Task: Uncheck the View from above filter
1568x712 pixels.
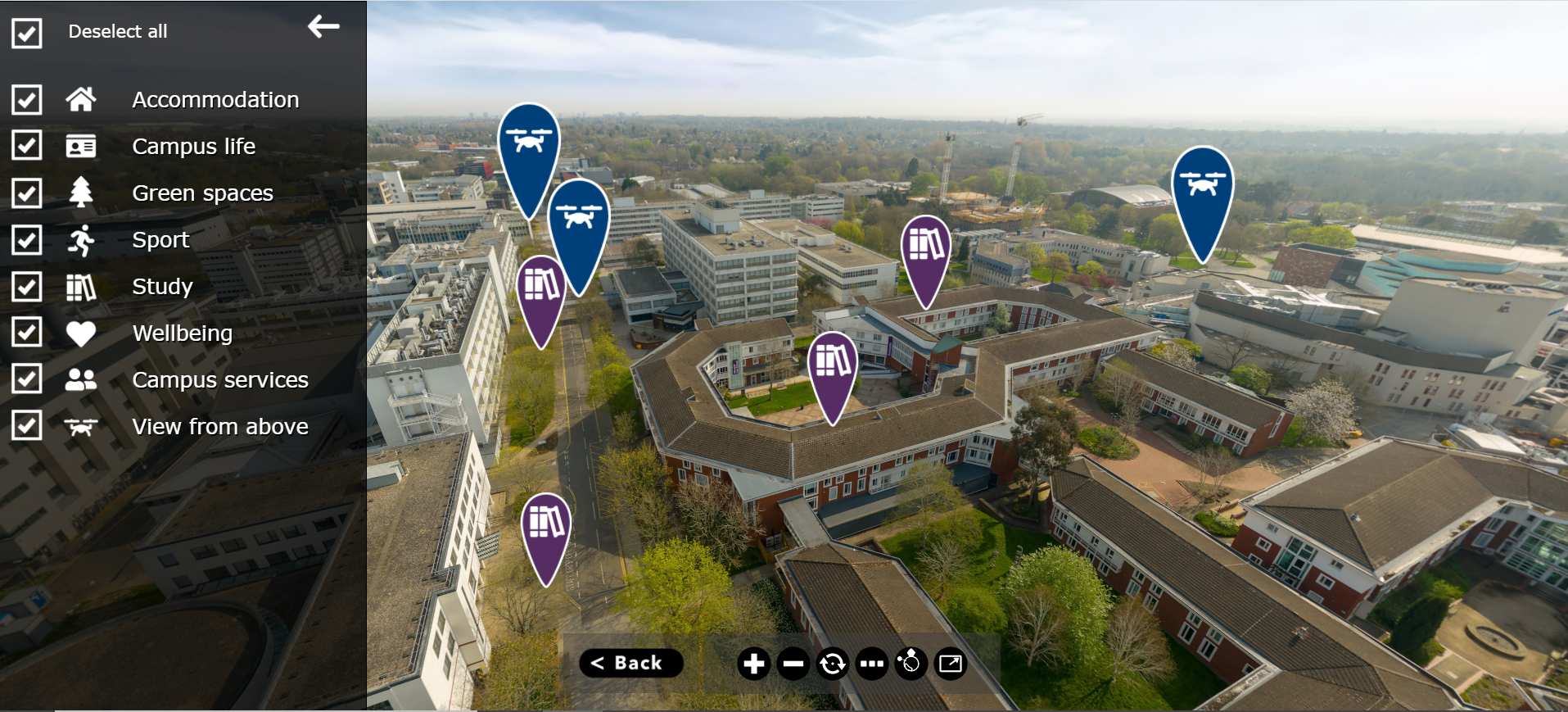Action: (x=27, y=426)
